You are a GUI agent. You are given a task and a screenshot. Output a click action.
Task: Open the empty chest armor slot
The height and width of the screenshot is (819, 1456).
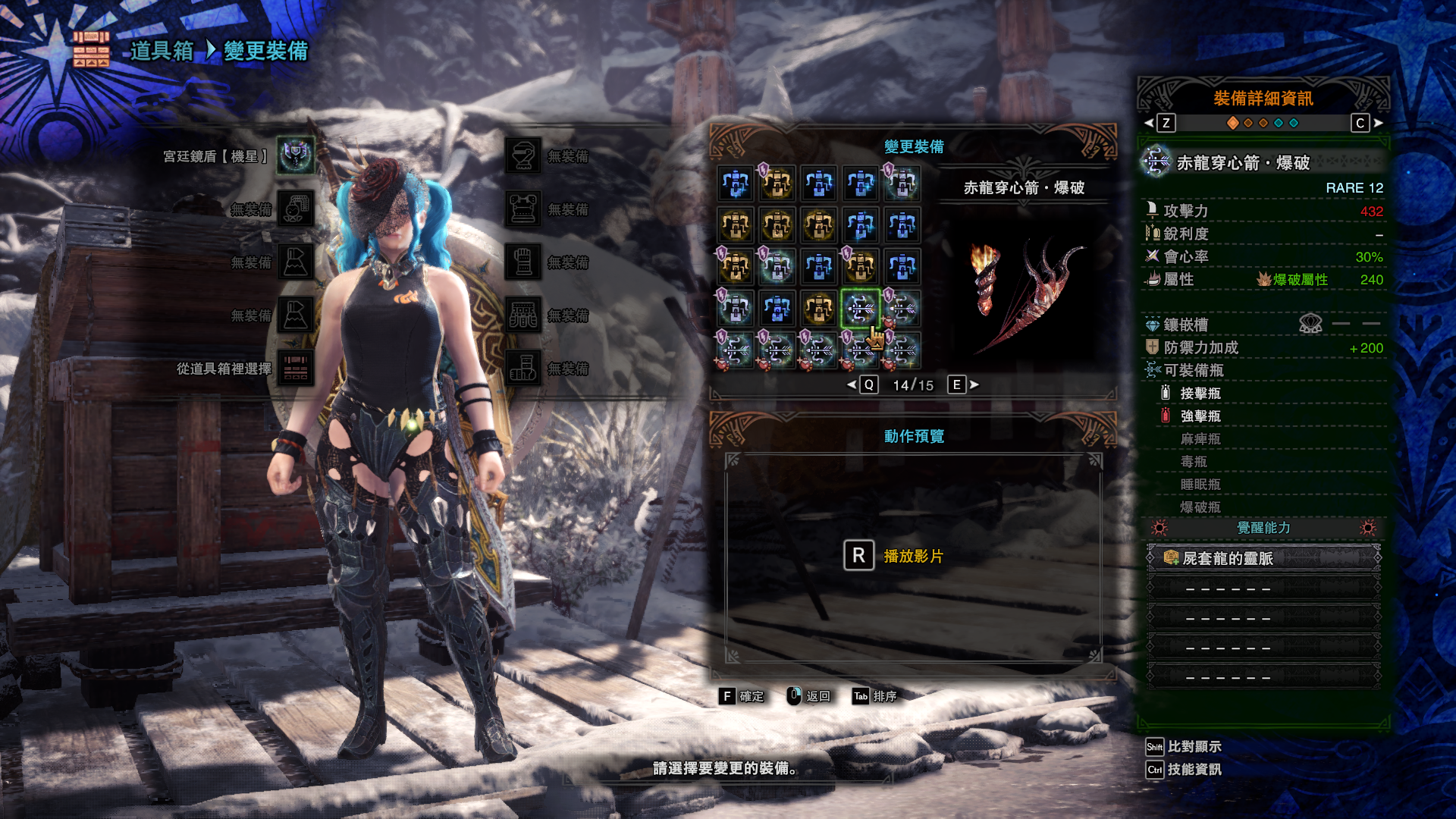coord(523,209)
